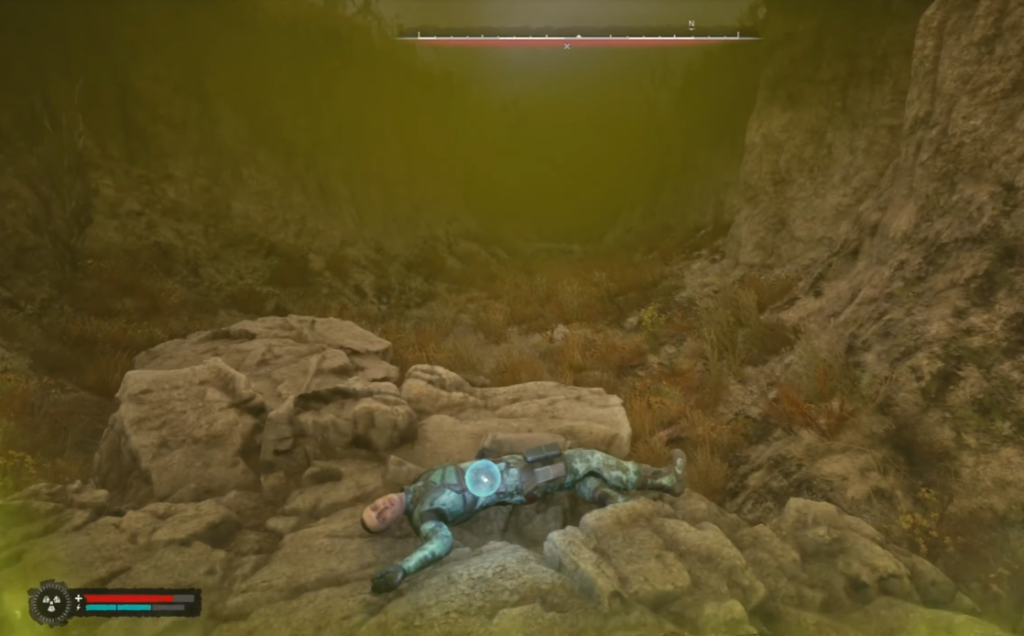Click the radiation trefoil gauge icon
The height and width of the screenshot is (636, 1024).
(52, 602)
